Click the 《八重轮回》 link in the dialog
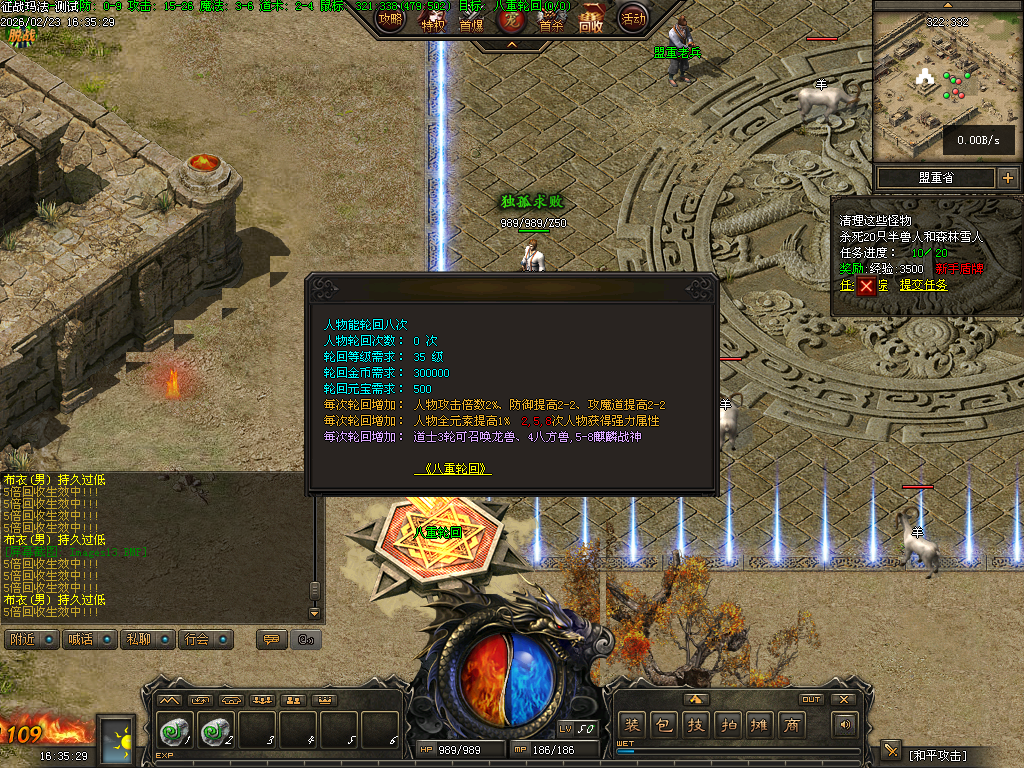The width and height of the screenshot is (1024, 768). (453, 468)
